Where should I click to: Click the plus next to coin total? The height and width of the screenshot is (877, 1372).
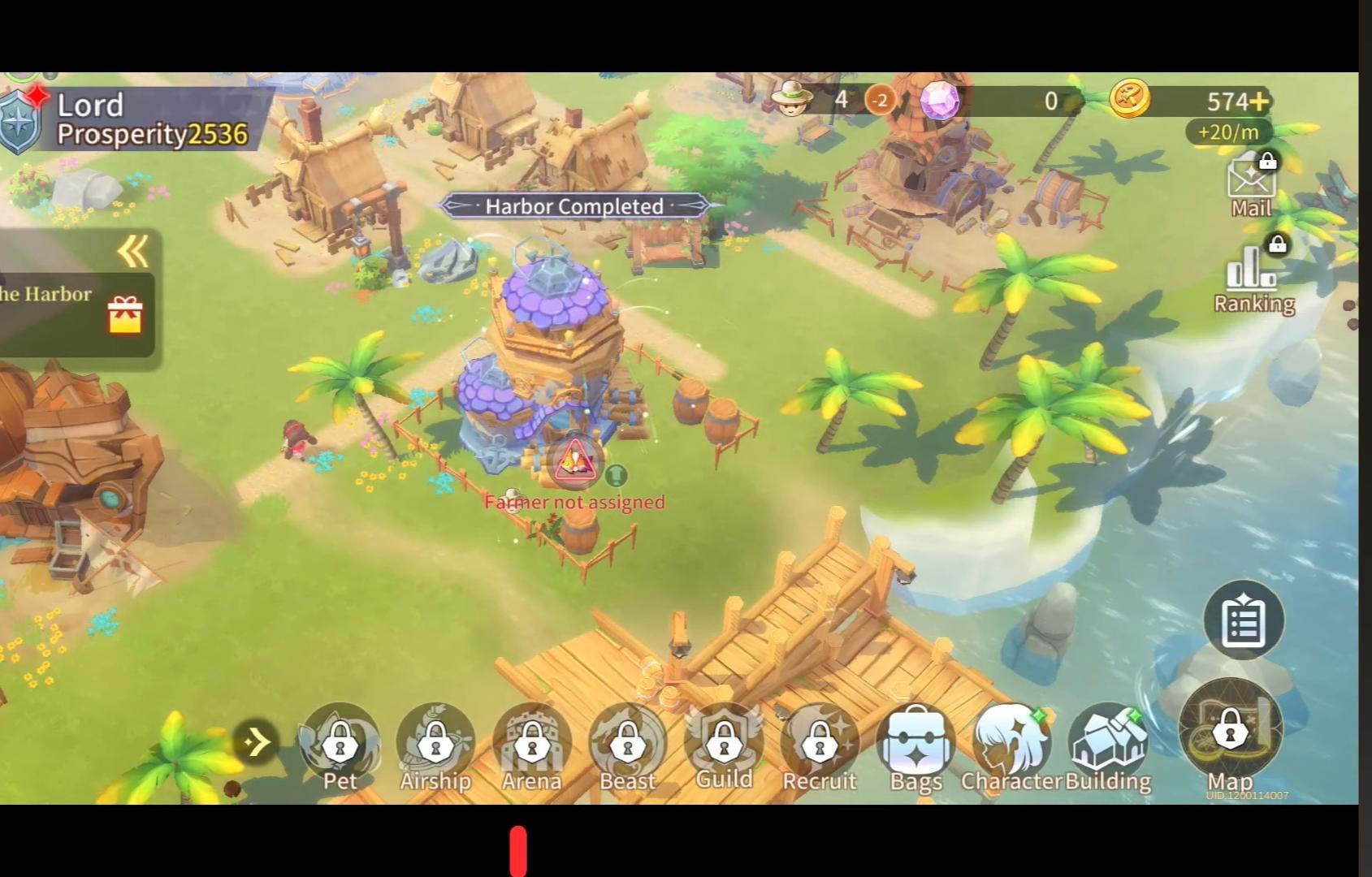[x=1261, y=102]
